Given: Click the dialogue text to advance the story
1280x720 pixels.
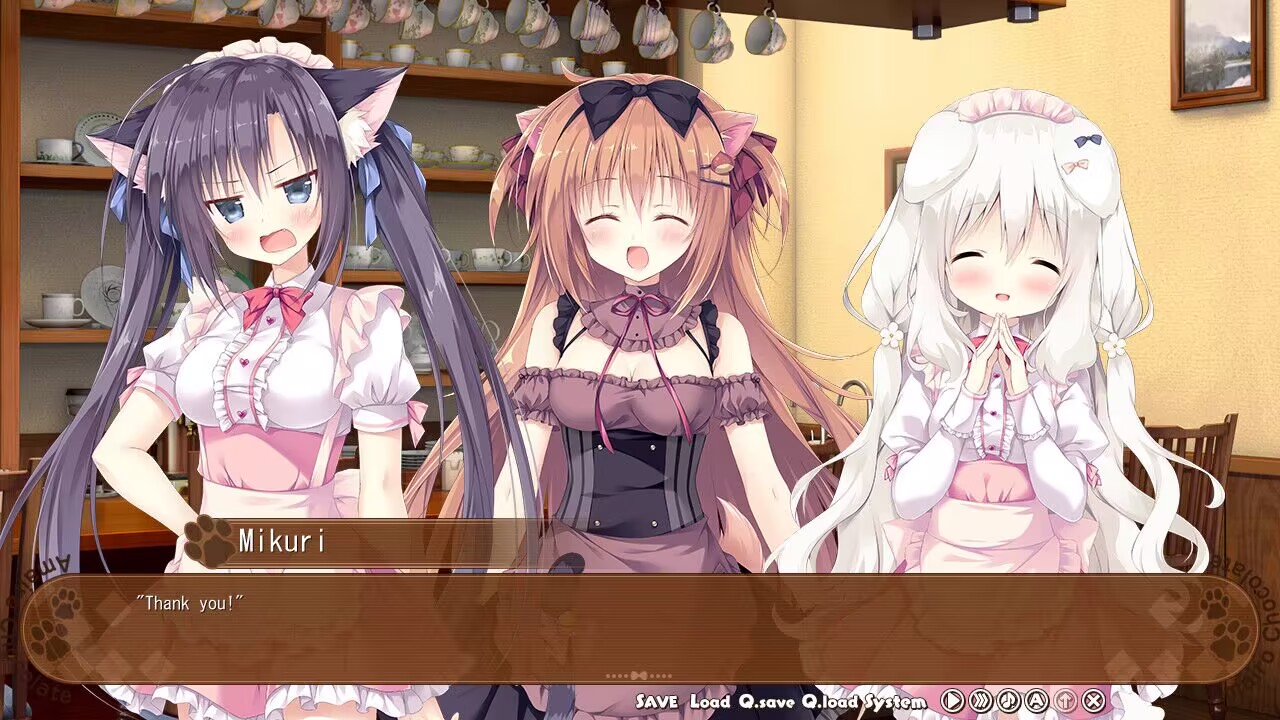Looking at the screenshot, I should click(x=190, y=603).
